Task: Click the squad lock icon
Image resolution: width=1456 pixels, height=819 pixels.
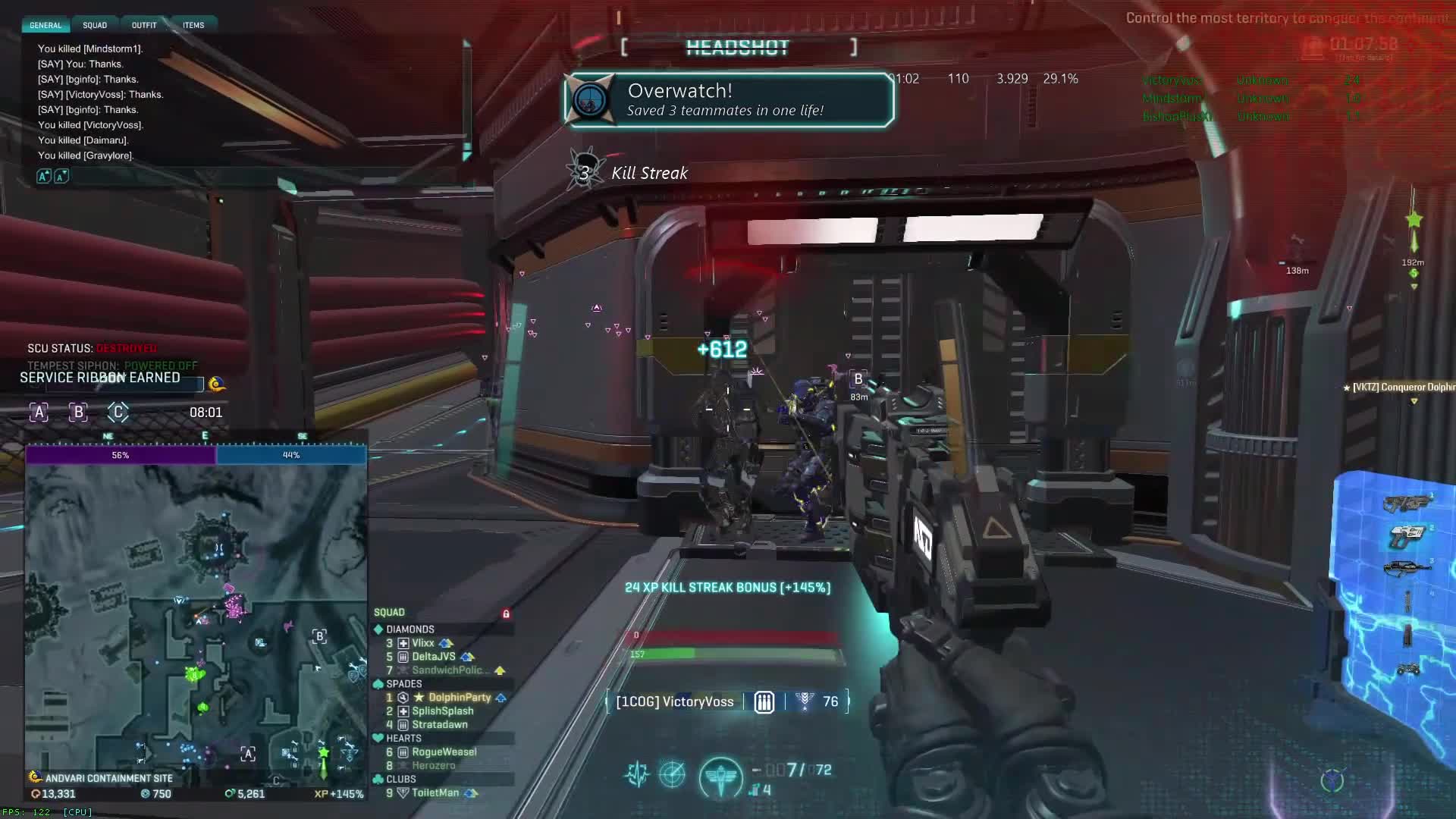Action: point(506,613)
